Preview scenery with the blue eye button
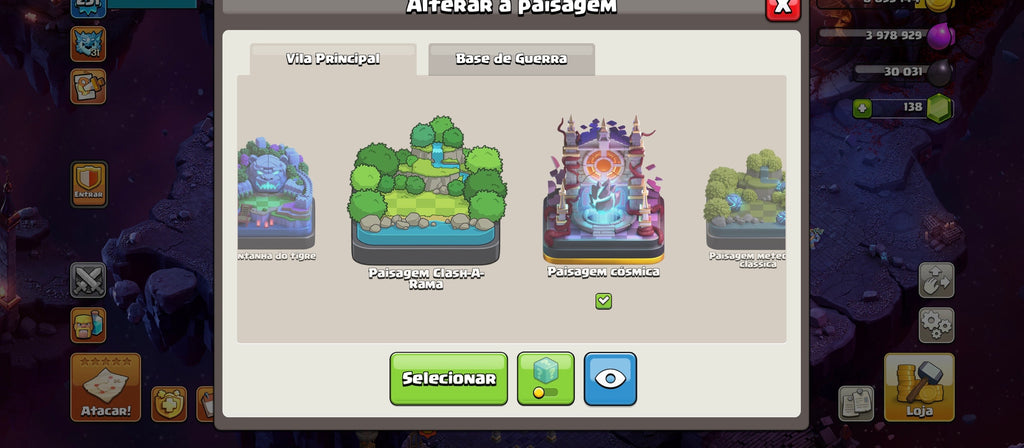Screen dimensions: 1024x448 [x=610, y=378]
